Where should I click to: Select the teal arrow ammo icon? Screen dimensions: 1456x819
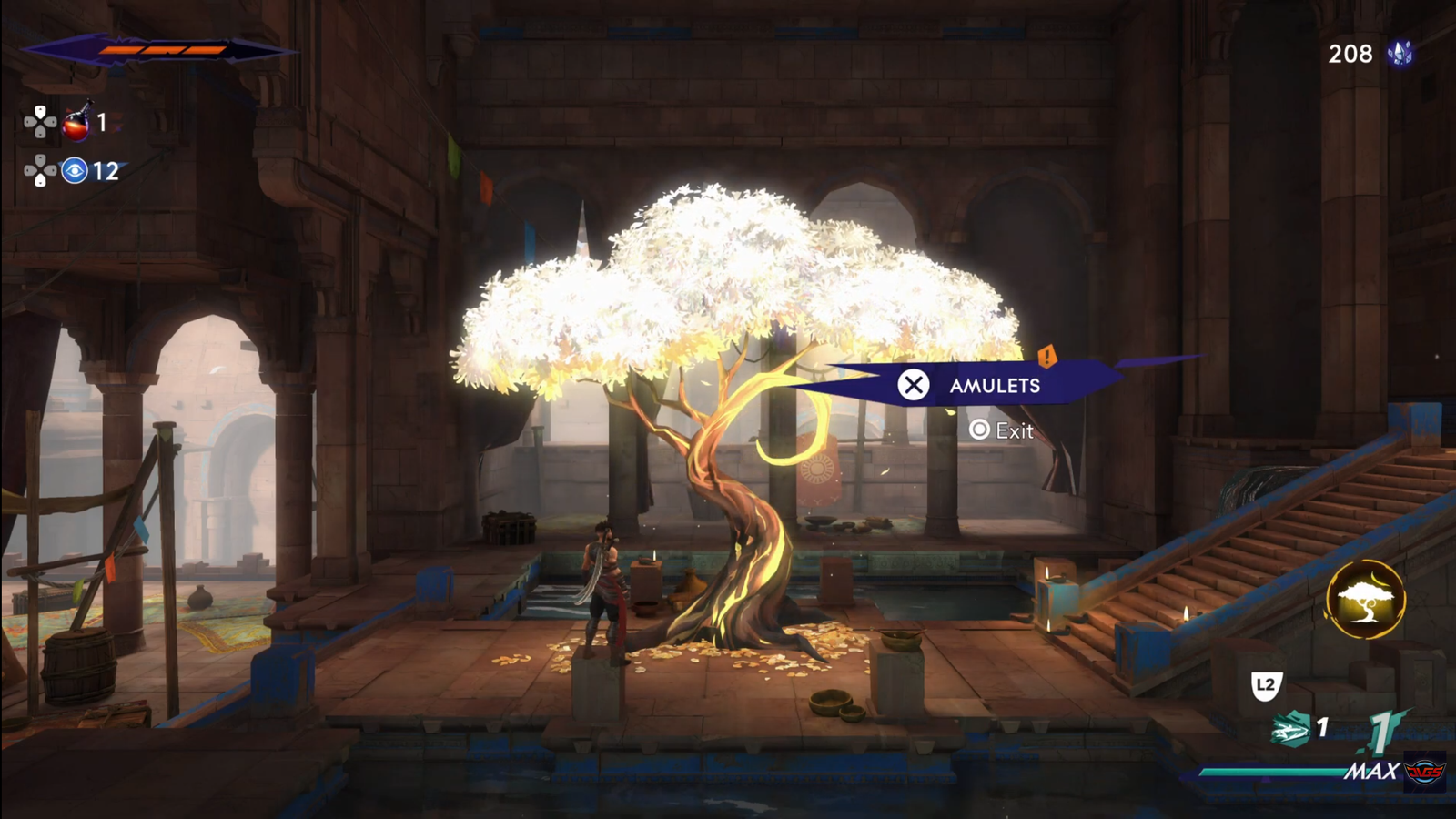click(1290, 729)
